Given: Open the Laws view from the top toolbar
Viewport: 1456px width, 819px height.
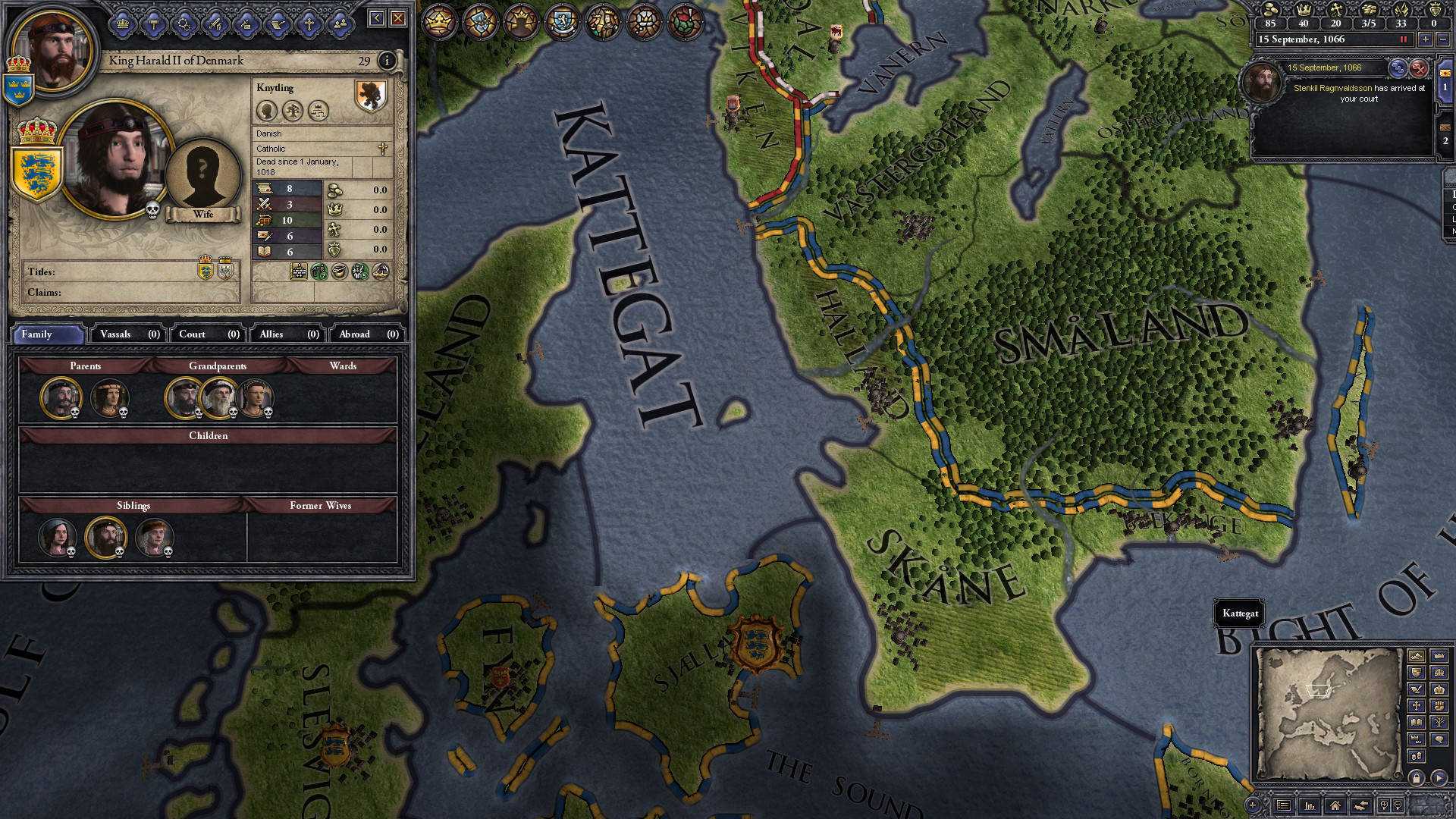Looking at the screenshot, I should tap(153, 25).
